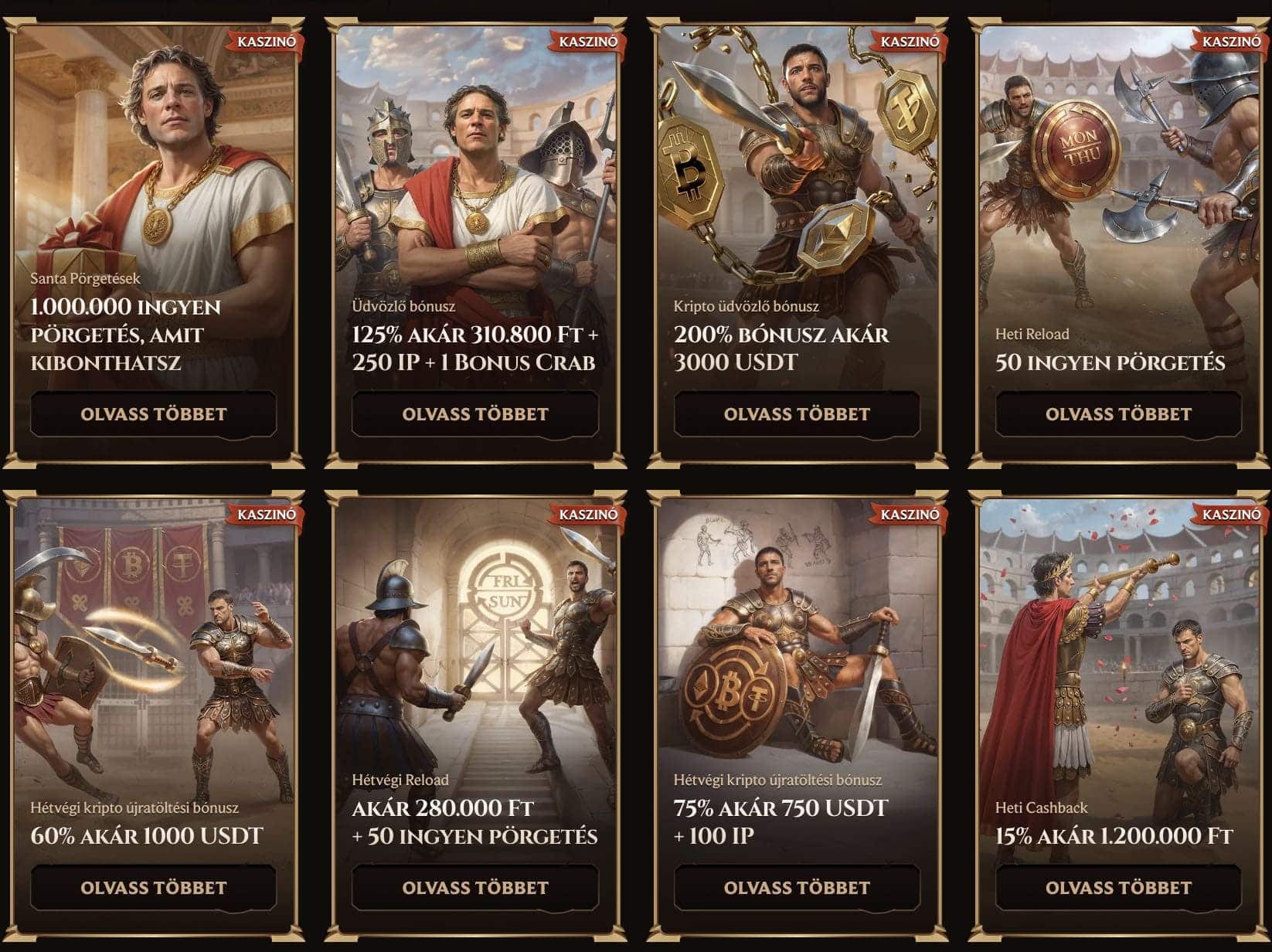This screenshot has height=952, width=1272.
Task: Choose the Üdvözlő bónusz gladiator trio artwork
Action: pyautogui.click(x=474, y=170)
